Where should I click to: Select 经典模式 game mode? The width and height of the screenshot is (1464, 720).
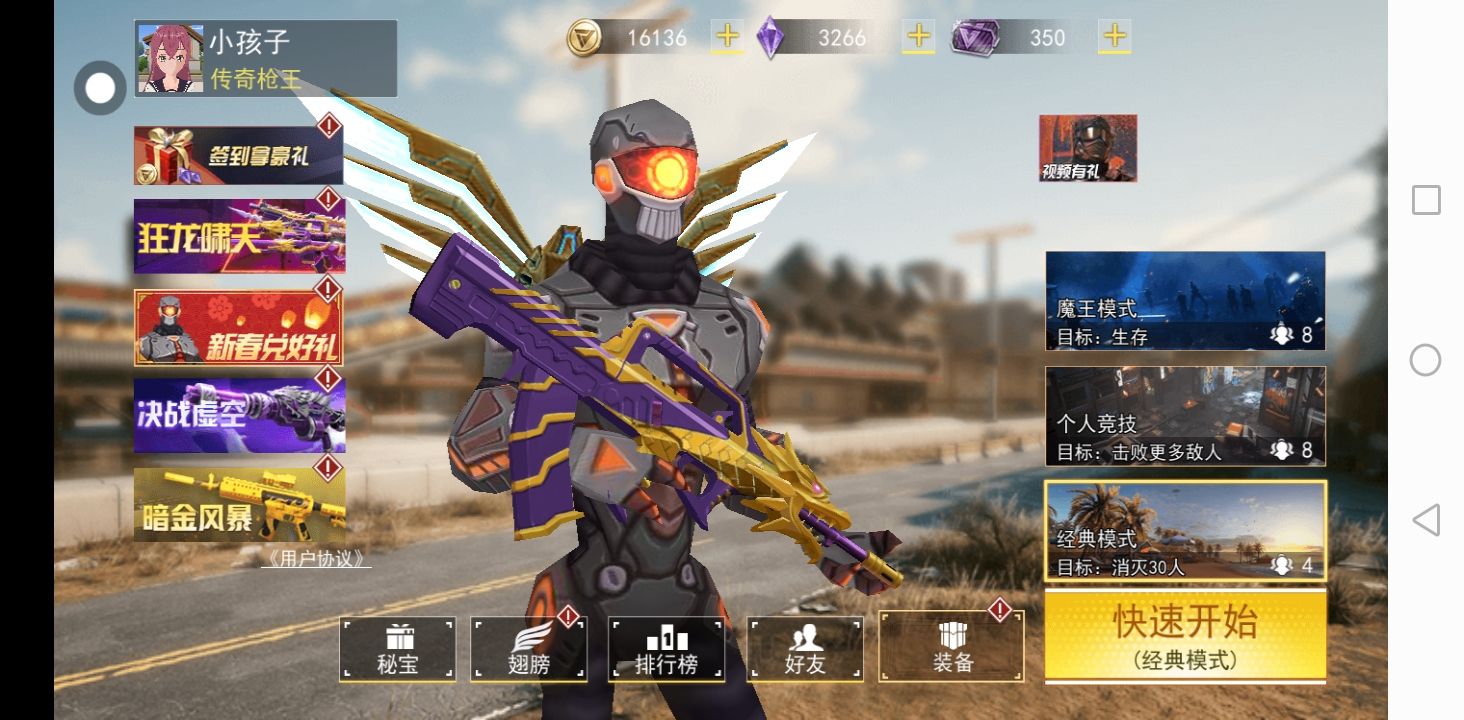pos(1185,530)
